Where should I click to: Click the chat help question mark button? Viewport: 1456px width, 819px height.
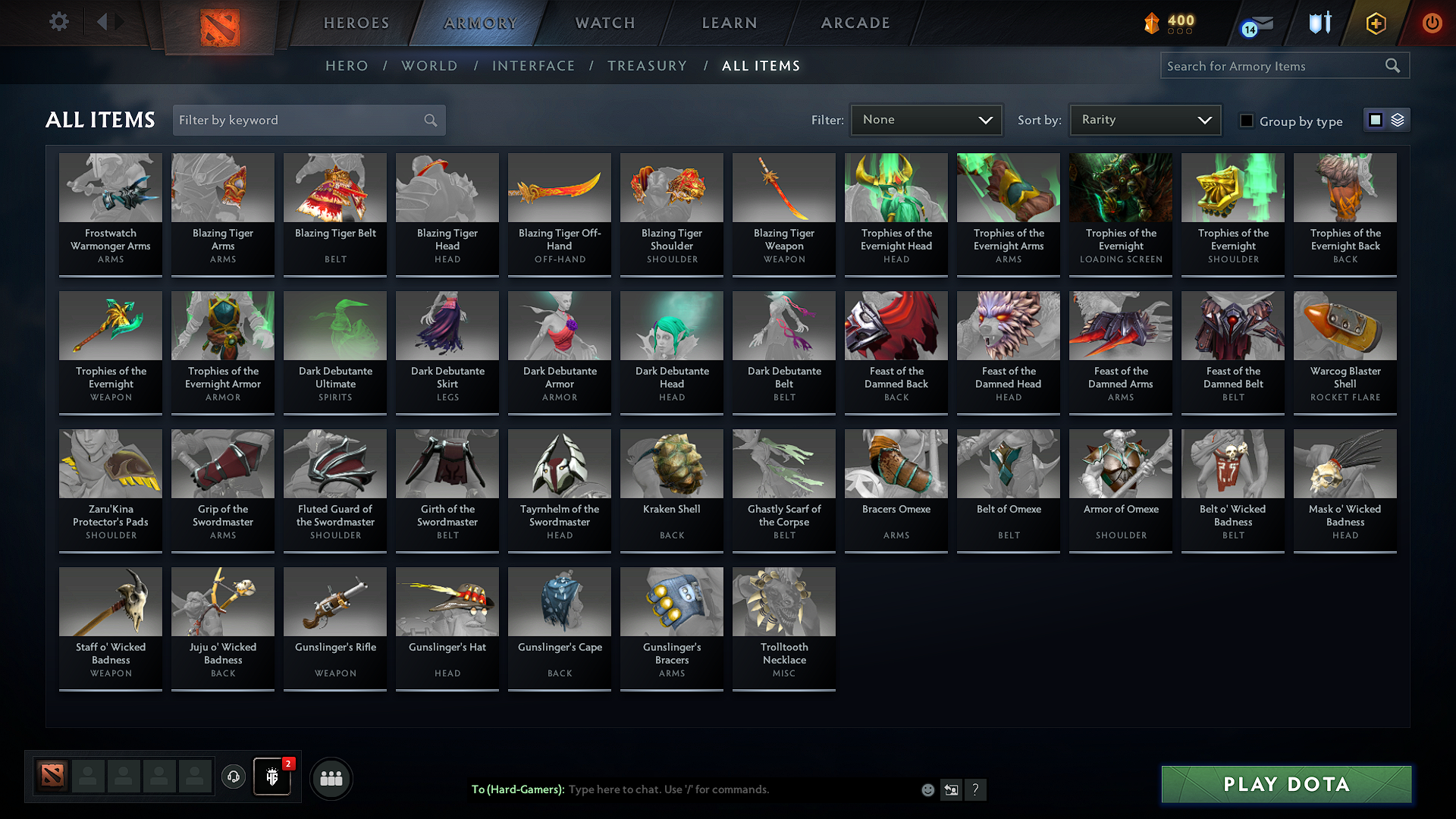(976, 789)
